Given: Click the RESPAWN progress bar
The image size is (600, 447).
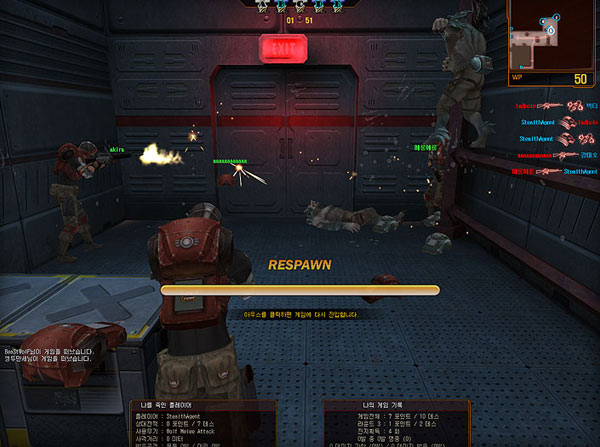Looking at the screenshot, I should 300,290.
